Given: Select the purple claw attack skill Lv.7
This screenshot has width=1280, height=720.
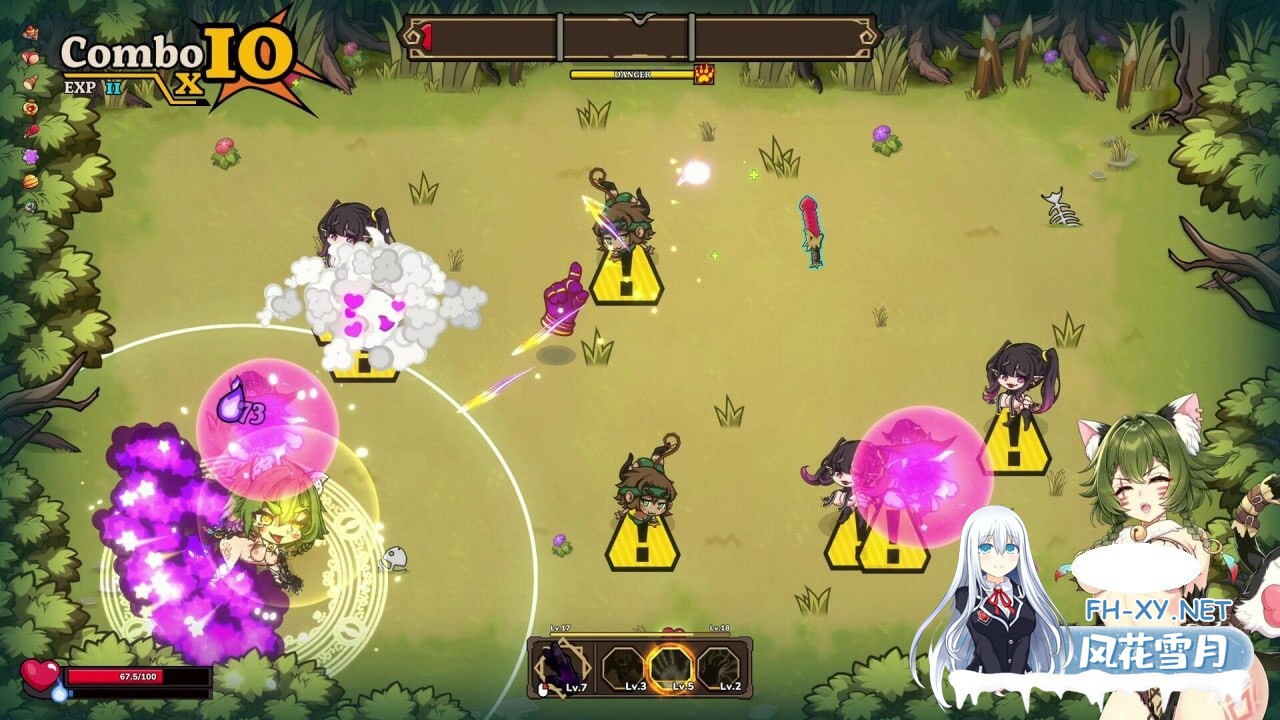Looking at the screenshot, I should pos(562,668).
